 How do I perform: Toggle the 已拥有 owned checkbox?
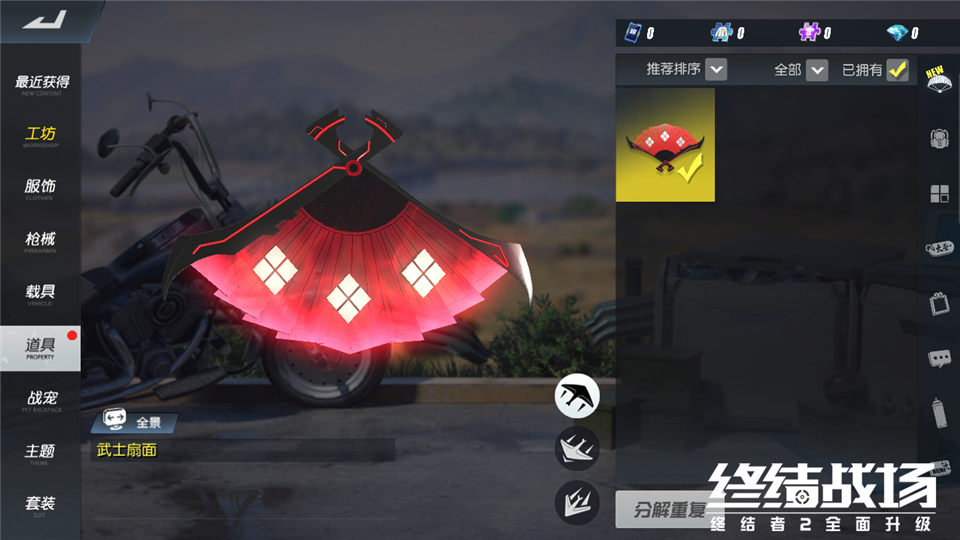(897, 70)
